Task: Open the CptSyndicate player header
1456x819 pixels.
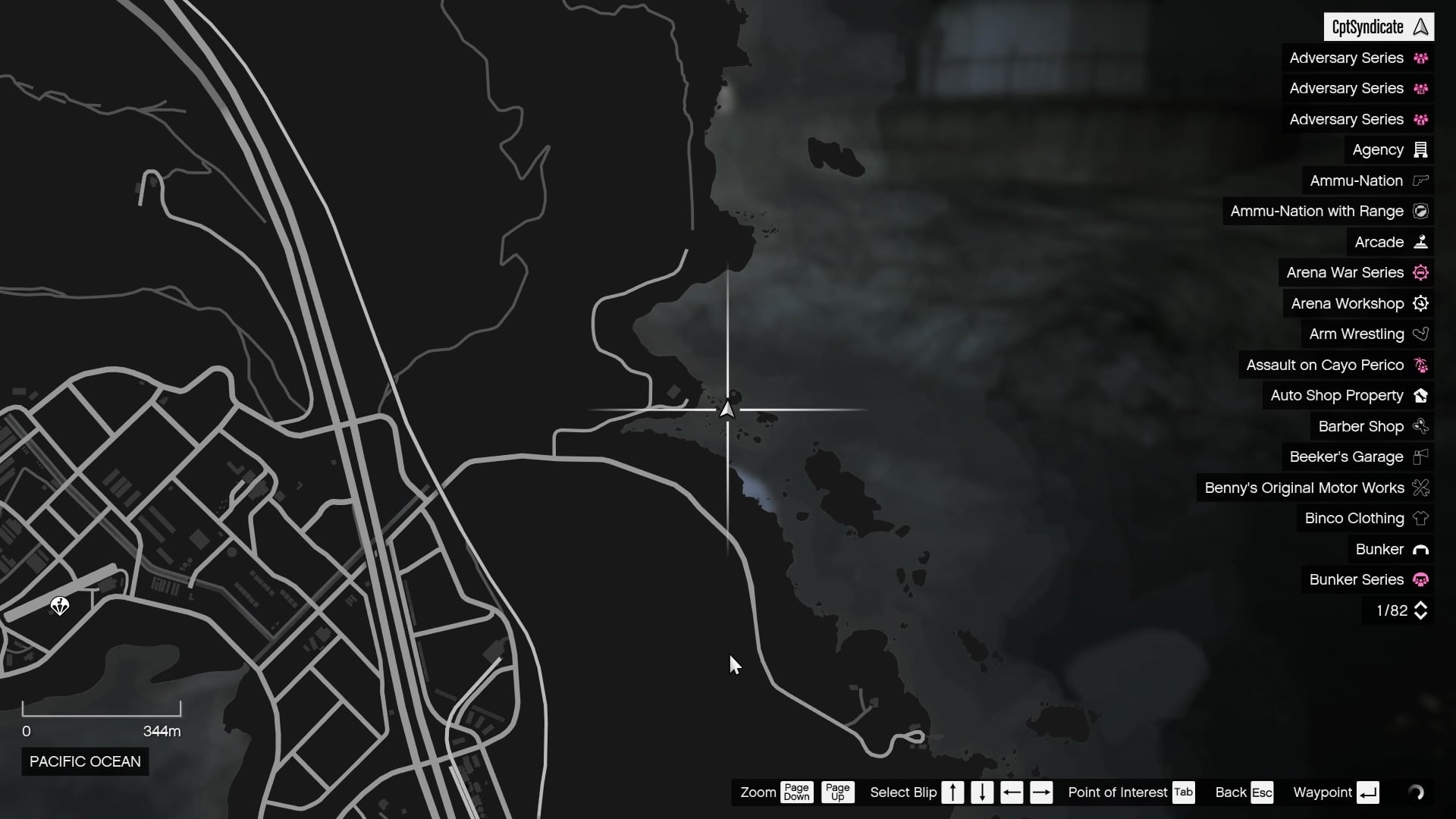Action: (1379, 27)
